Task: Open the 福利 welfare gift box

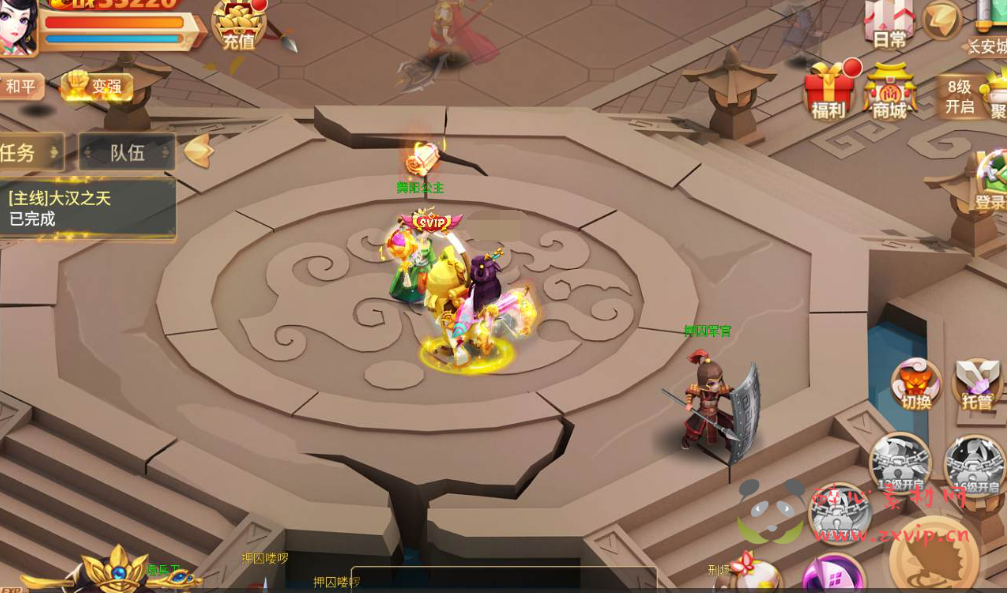Action: point(829,92)
